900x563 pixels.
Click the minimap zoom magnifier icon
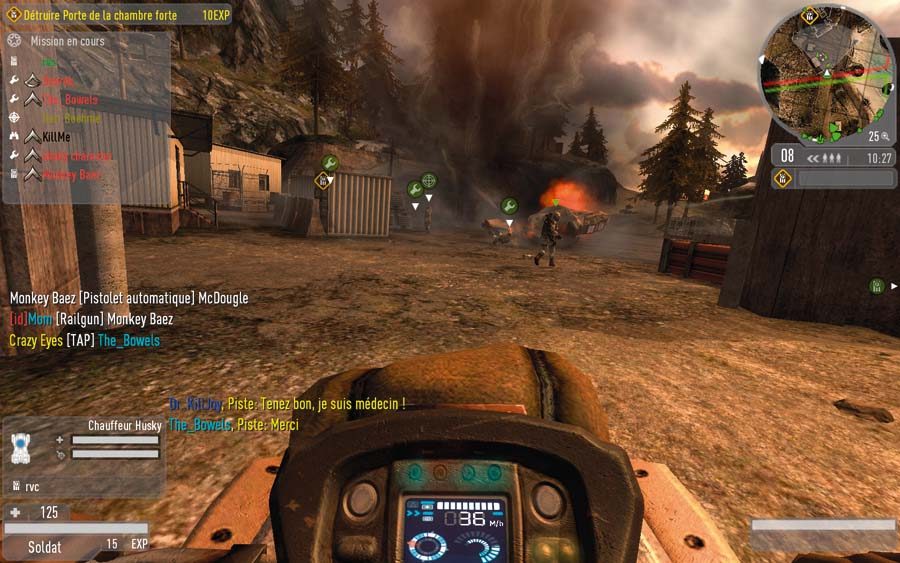(886, 136)
